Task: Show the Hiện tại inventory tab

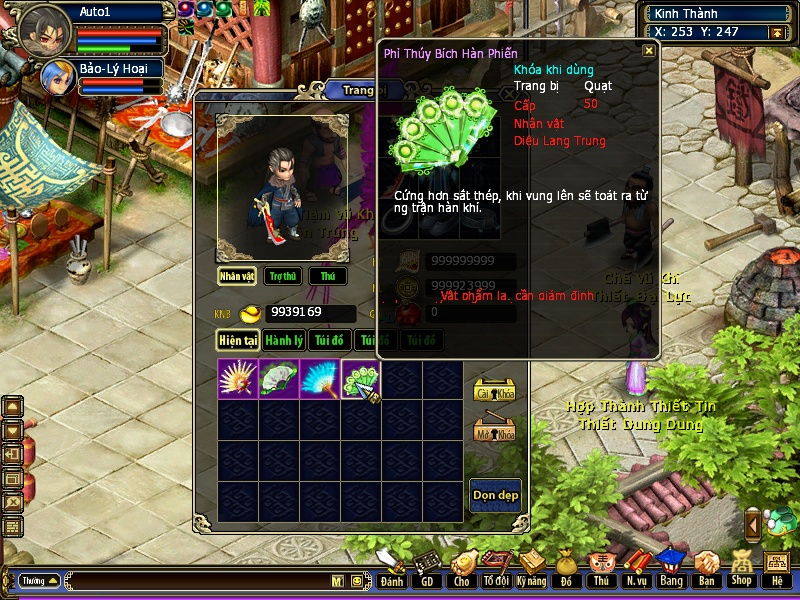Action: [x=239, y=340]
